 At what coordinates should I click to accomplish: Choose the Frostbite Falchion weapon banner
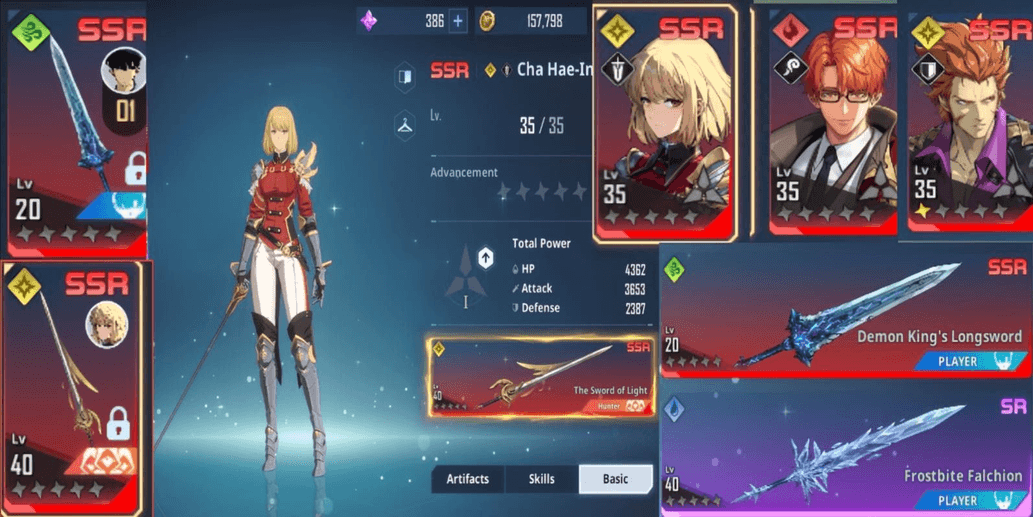pos(845,452)
